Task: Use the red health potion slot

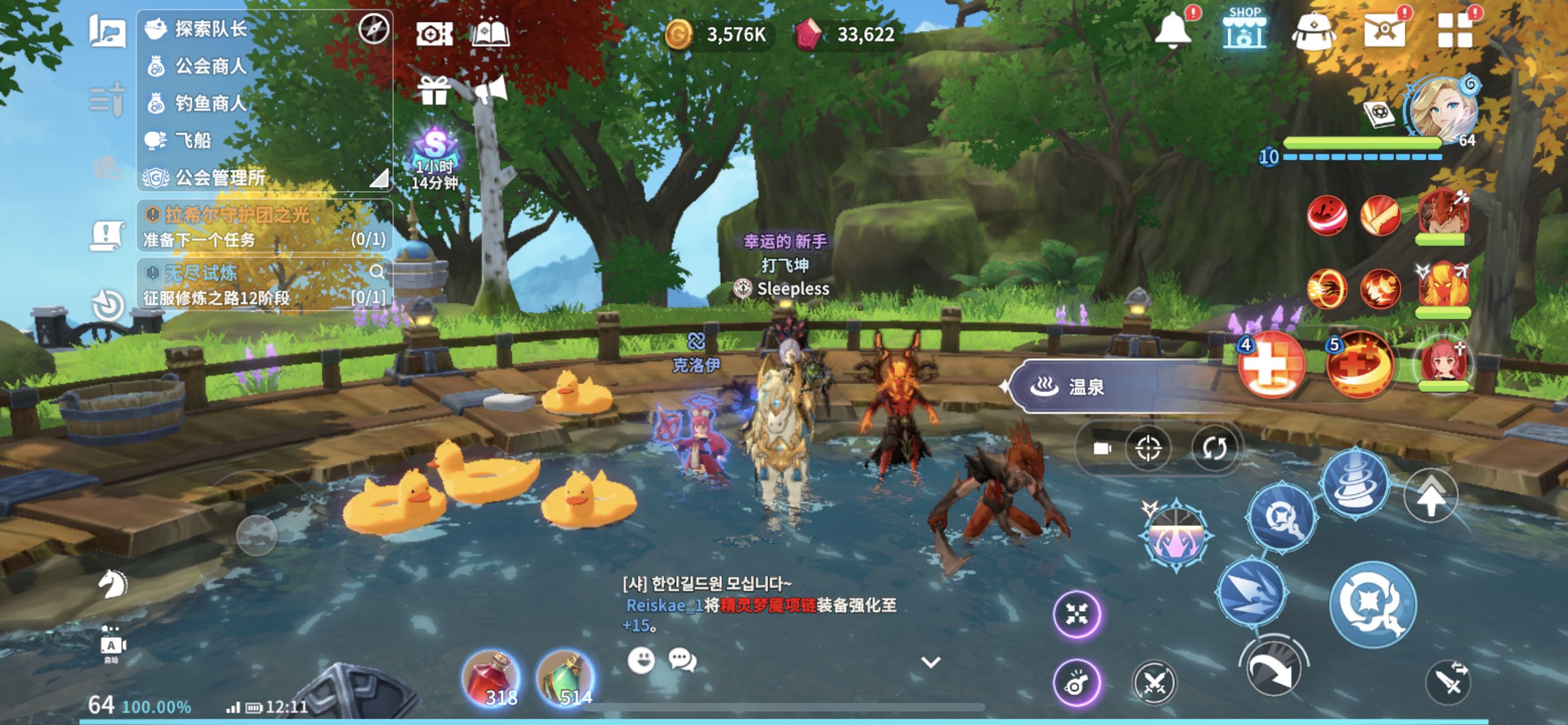Action: click(x=491, y=678)
